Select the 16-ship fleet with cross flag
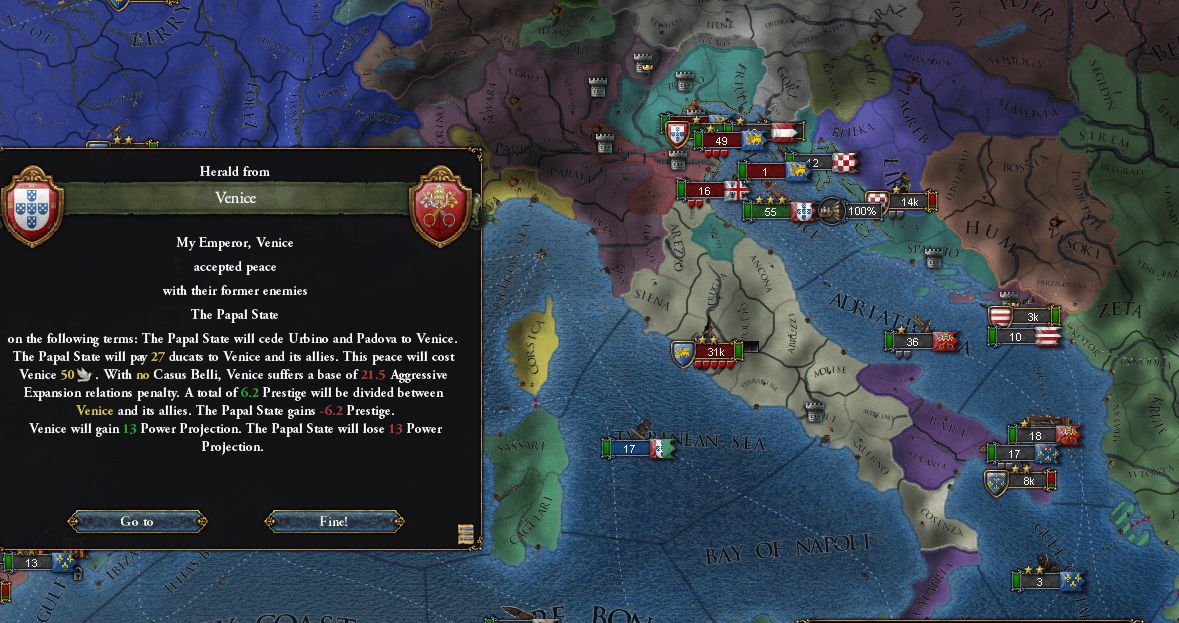This screenshot has width=1179, height=623. (x=705, y=191)
